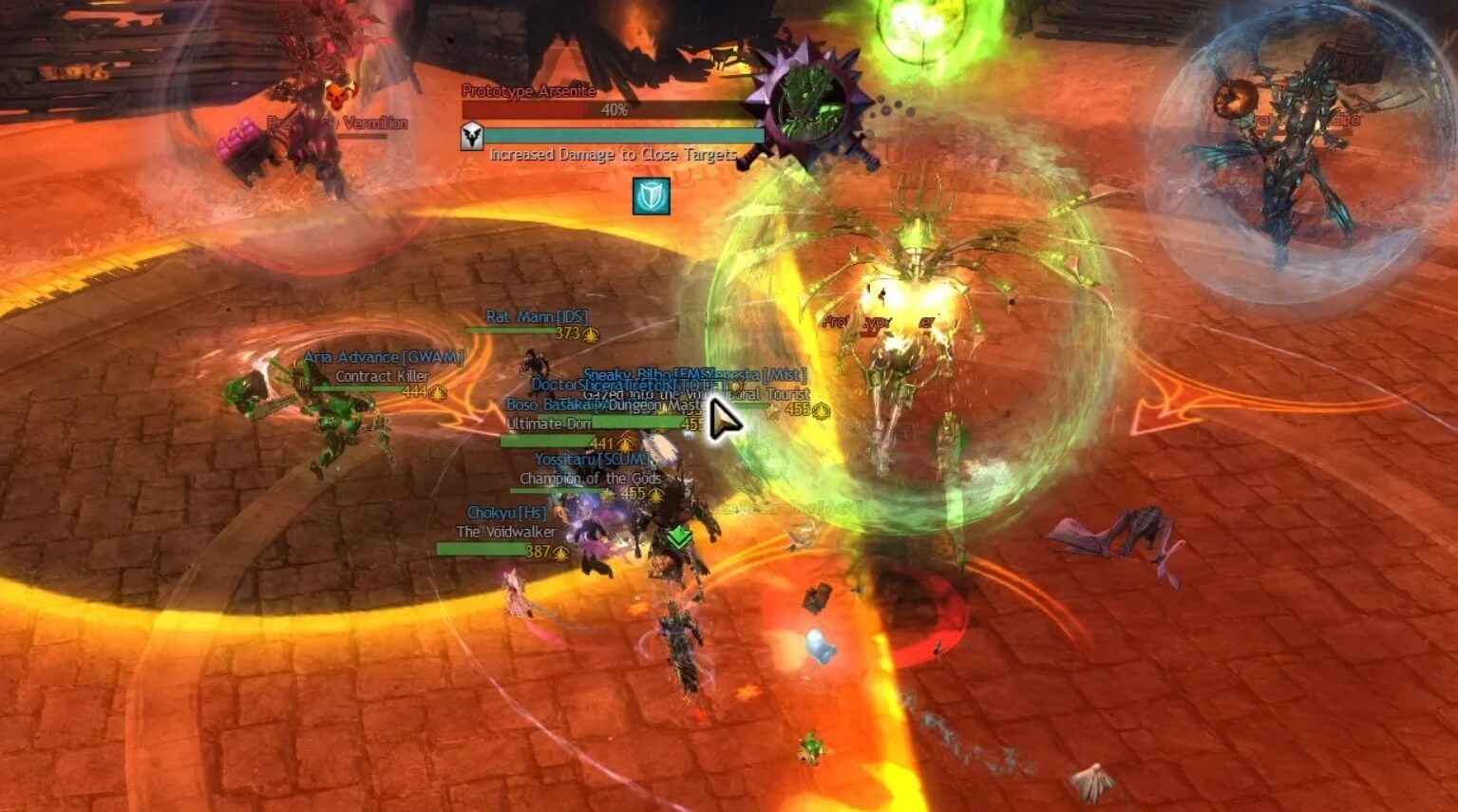Click the Champion of the Gods title text

pyautogui.click(x=593, y=479)
